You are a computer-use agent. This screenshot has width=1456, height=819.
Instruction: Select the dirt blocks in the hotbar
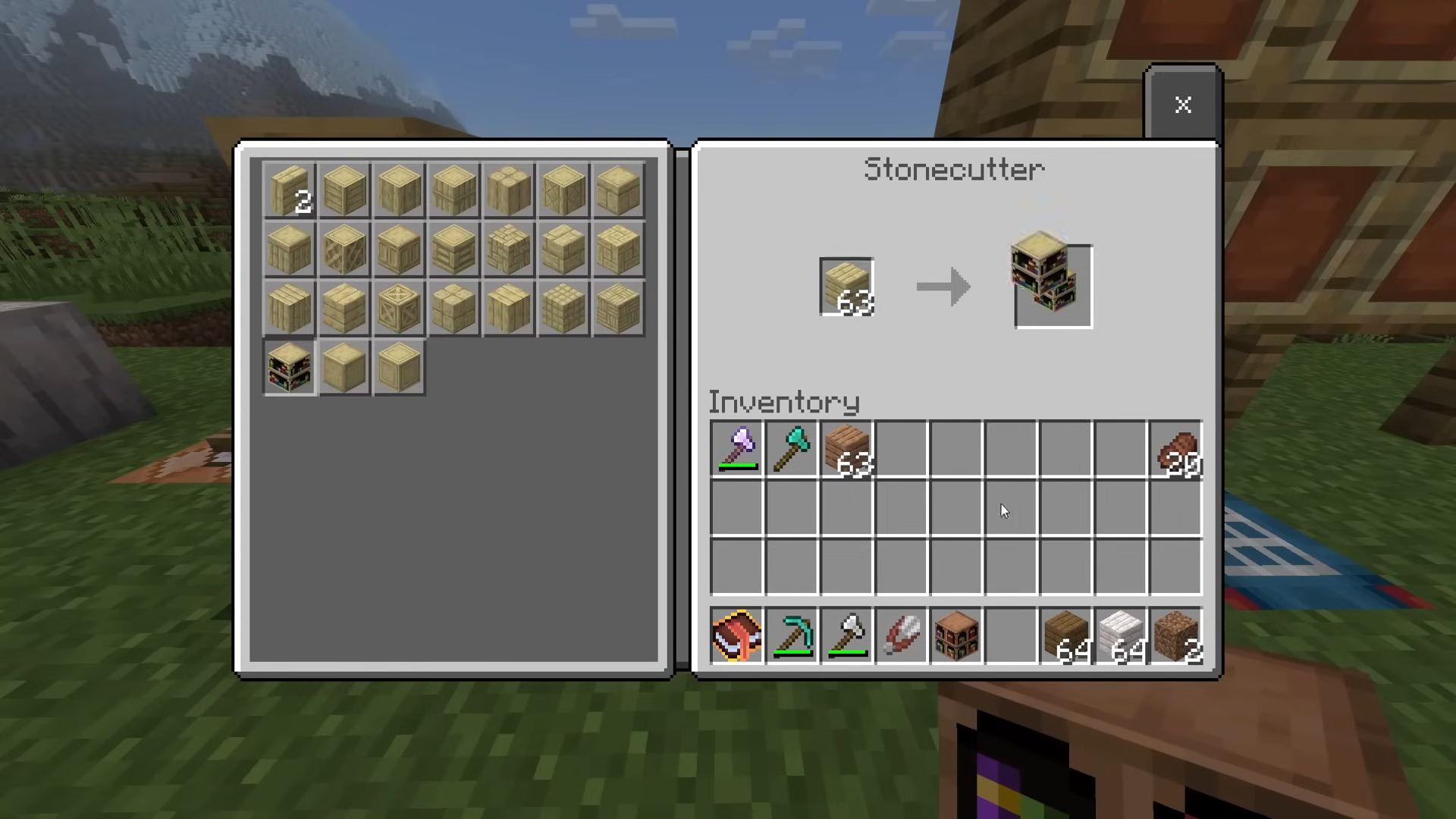(1175, 635)
